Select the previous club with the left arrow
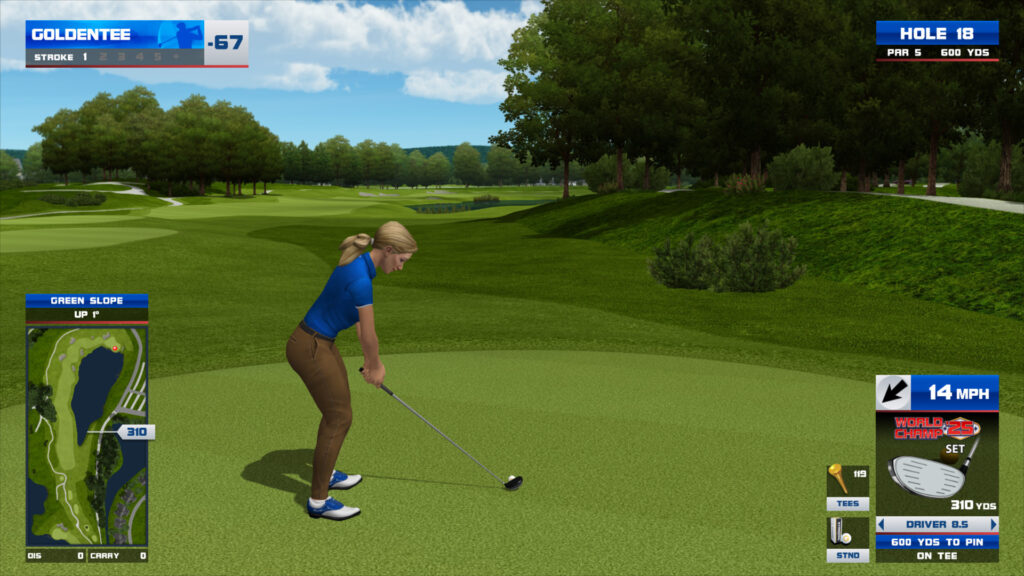 pyautogui.click(x=882, y=524)
